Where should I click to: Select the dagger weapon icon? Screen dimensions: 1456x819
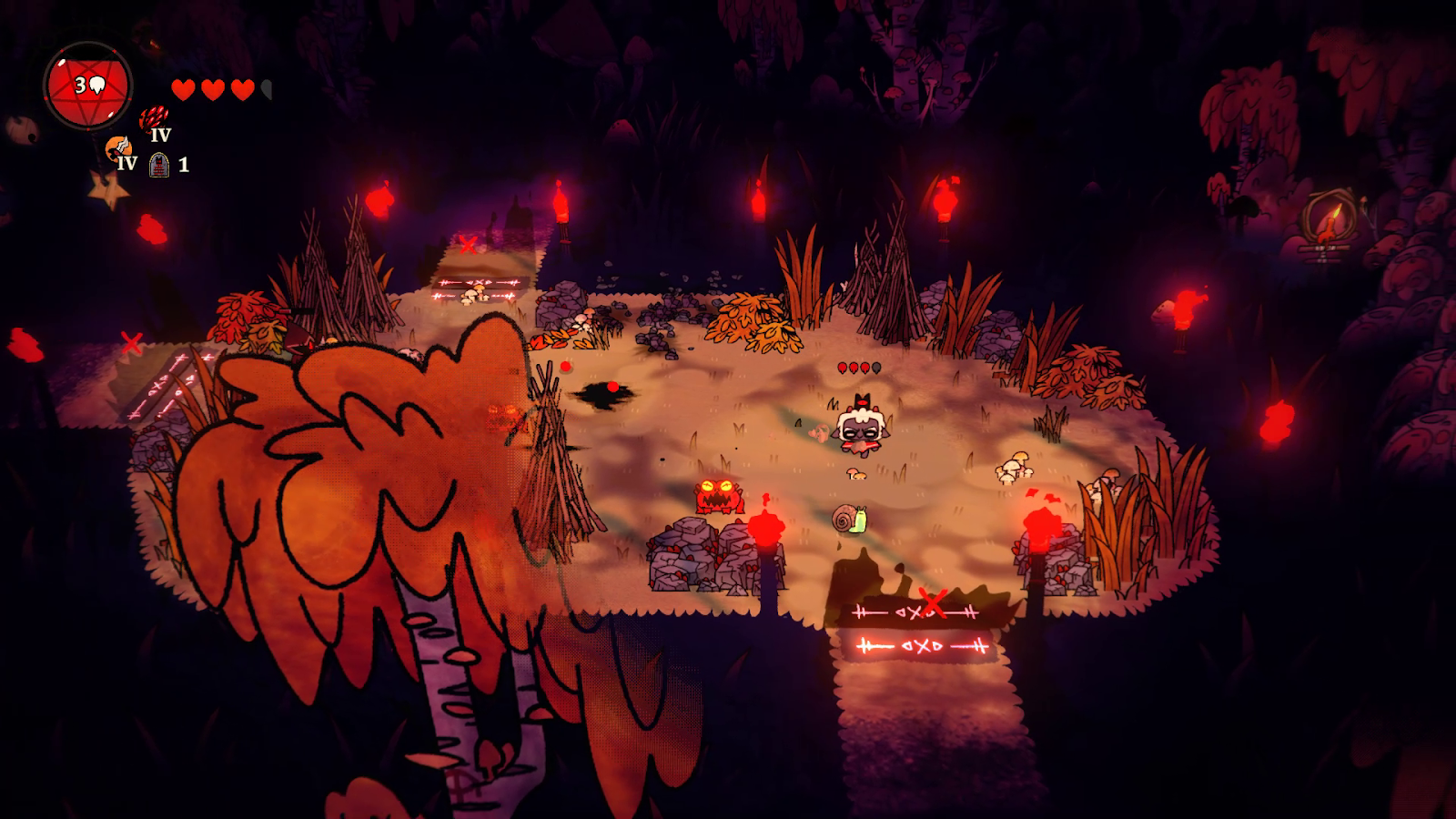point(117,147)
